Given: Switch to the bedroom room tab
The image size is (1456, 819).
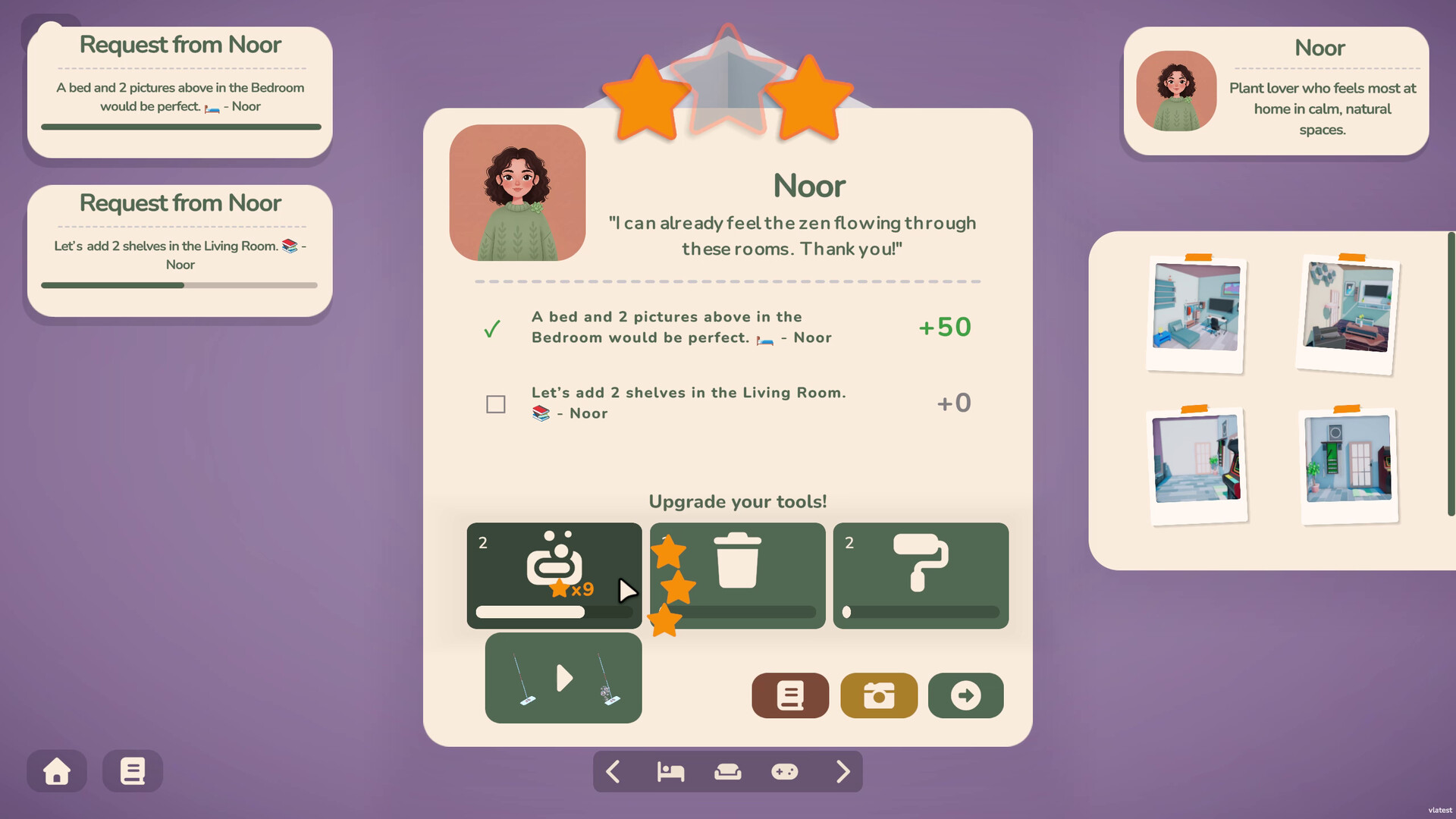Looking at the screenshot, I should click(670, 772).
